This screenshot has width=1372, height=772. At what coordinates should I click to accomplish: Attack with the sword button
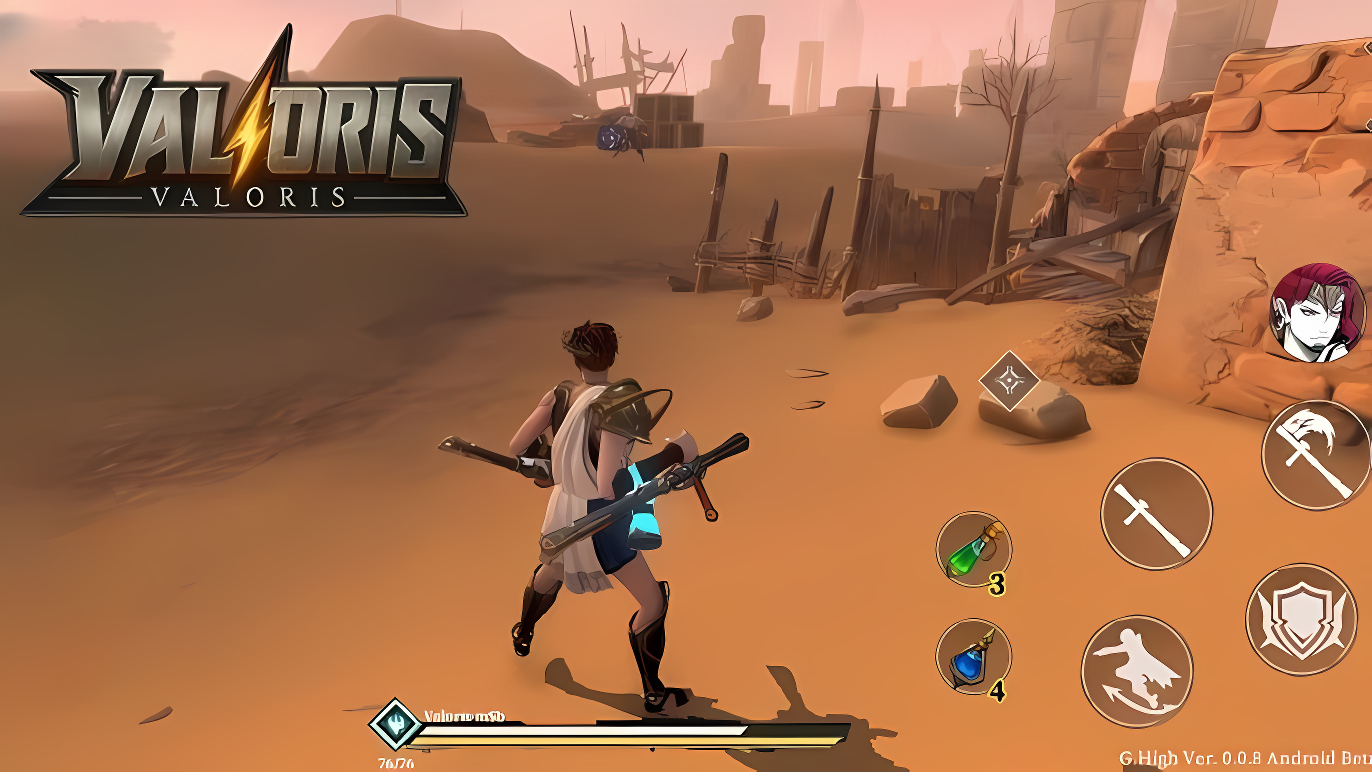coord(1156,514)
